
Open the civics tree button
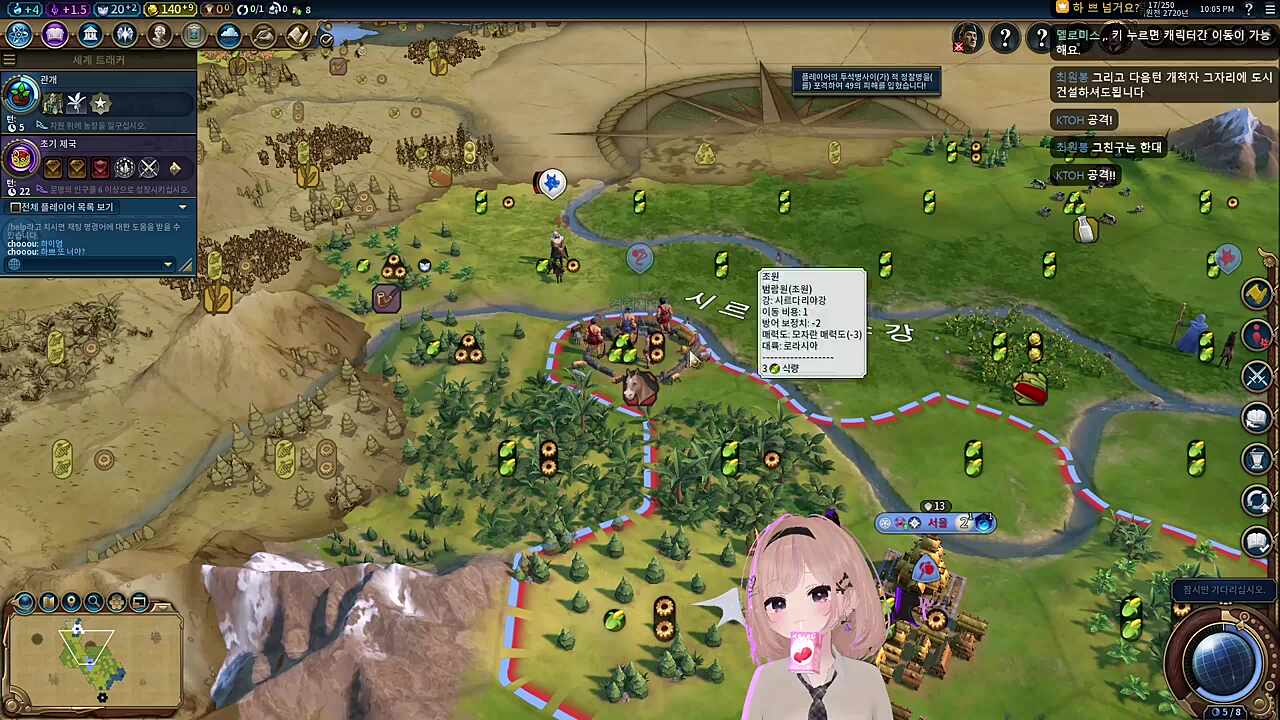54,35
